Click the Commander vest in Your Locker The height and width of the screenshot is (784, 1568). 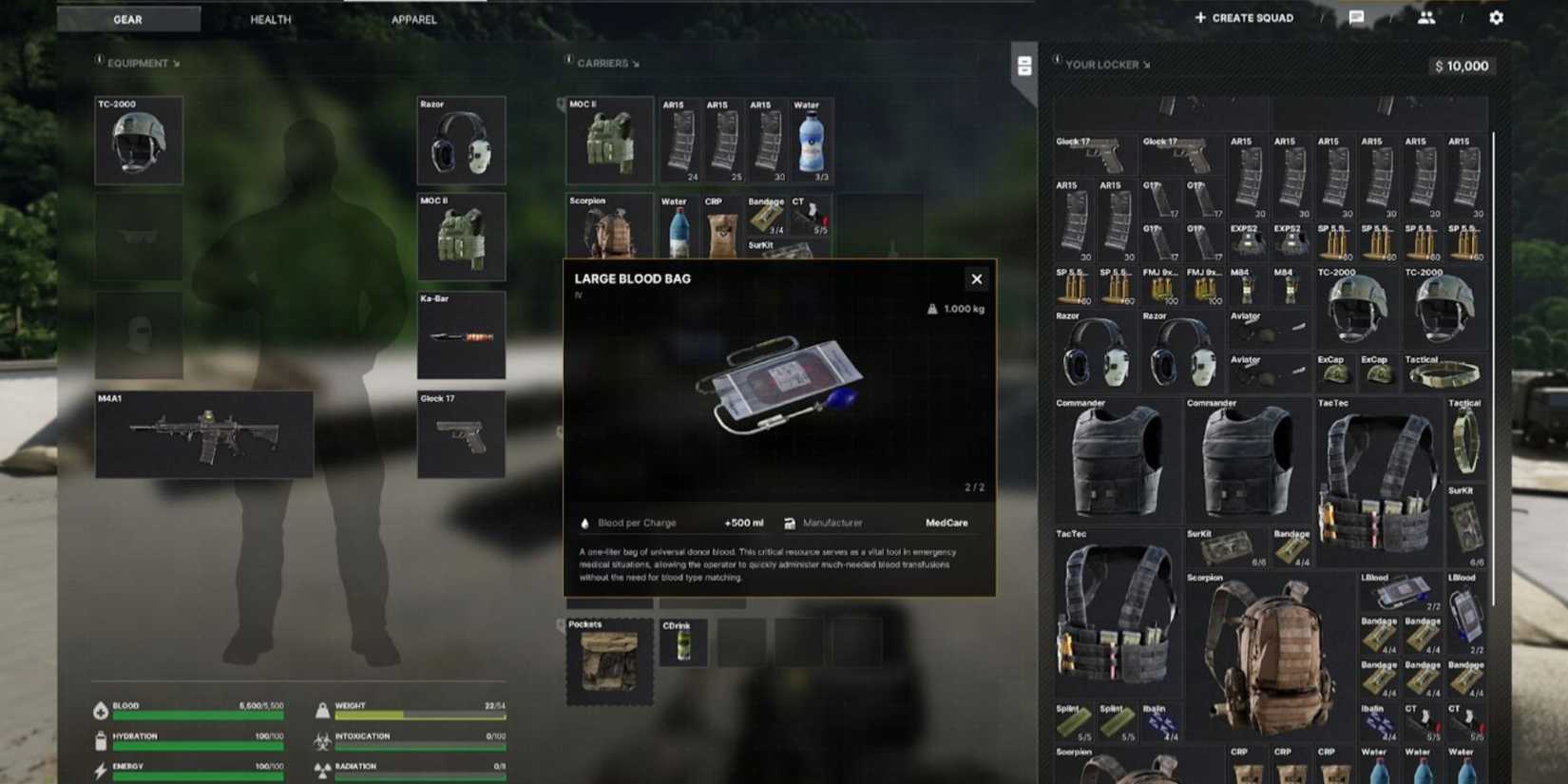1117,463
